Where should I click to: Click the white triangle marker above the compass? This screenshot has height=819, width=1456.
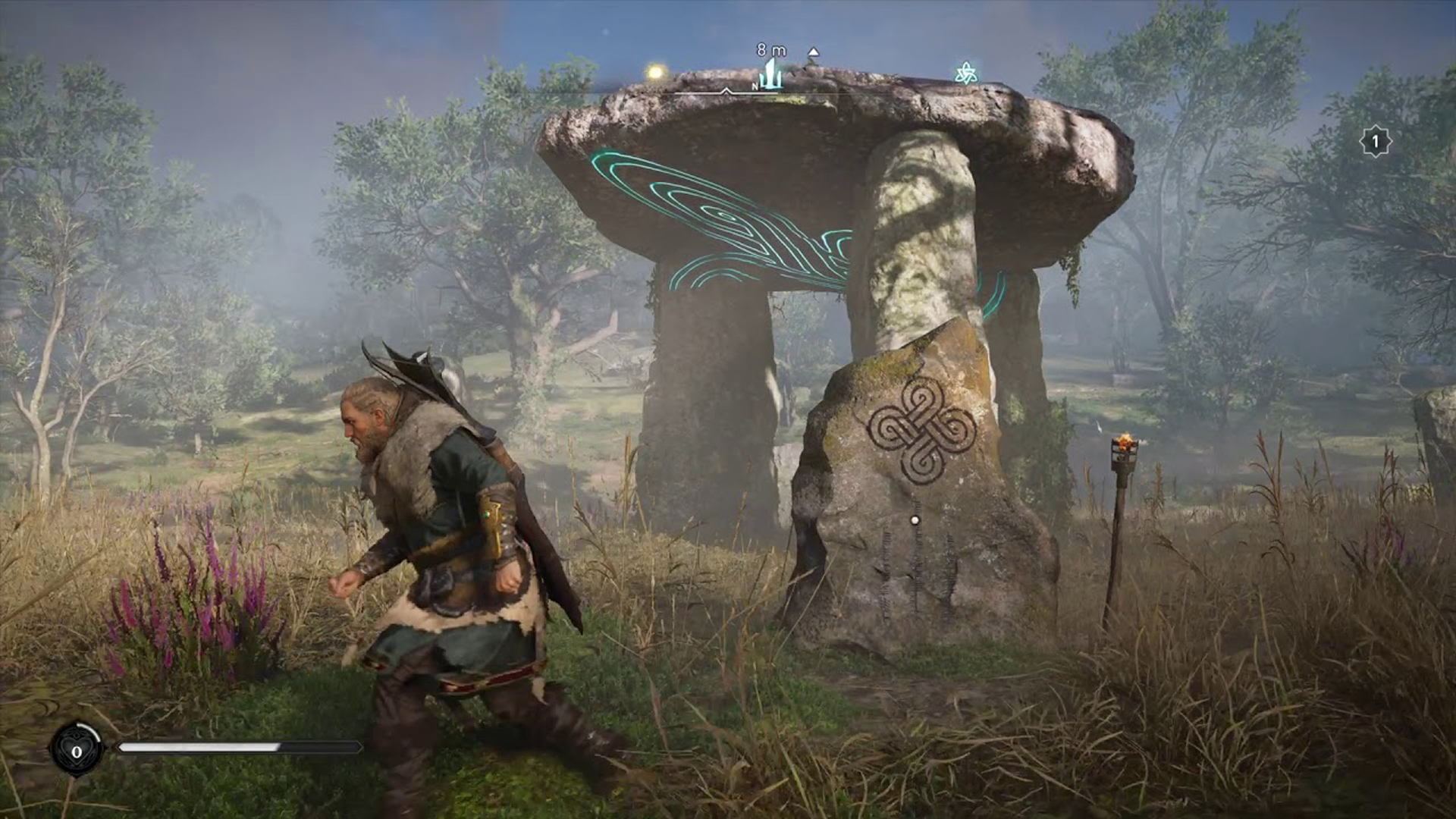[813, 52]
